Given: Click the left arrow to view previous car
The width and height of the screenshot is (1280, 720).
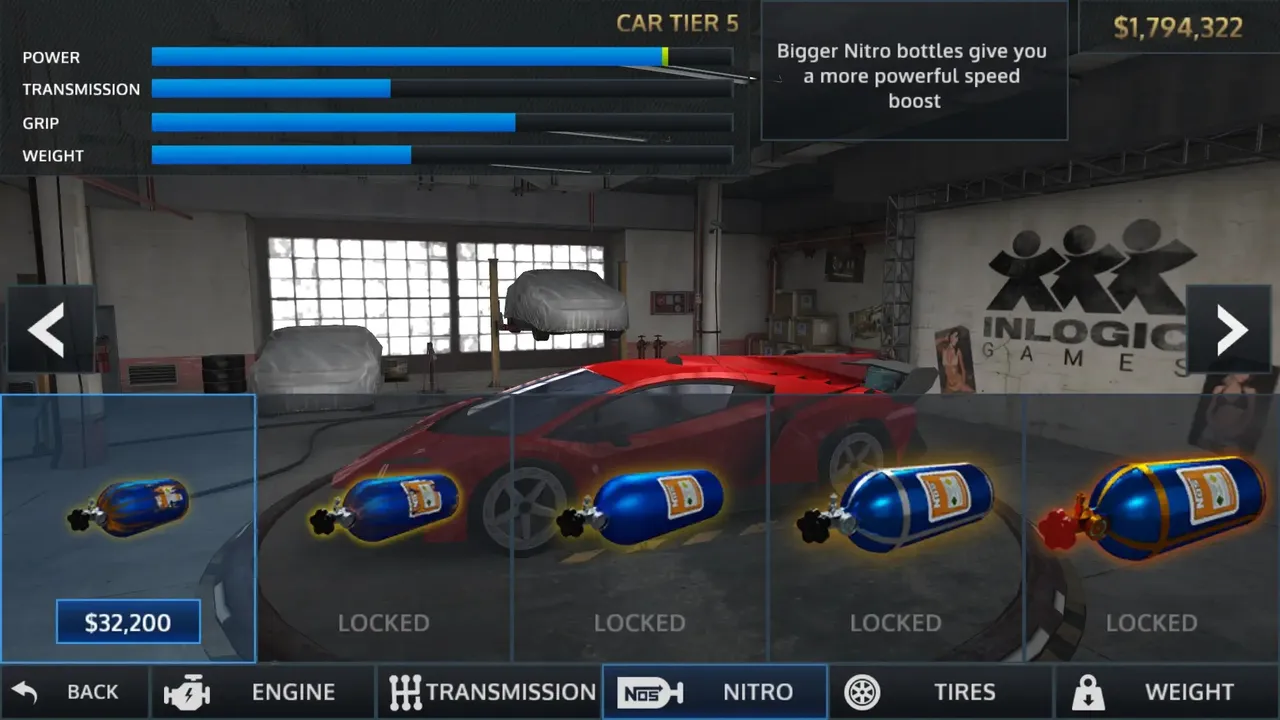Looking at the screenshot, I should pos(47,330).
